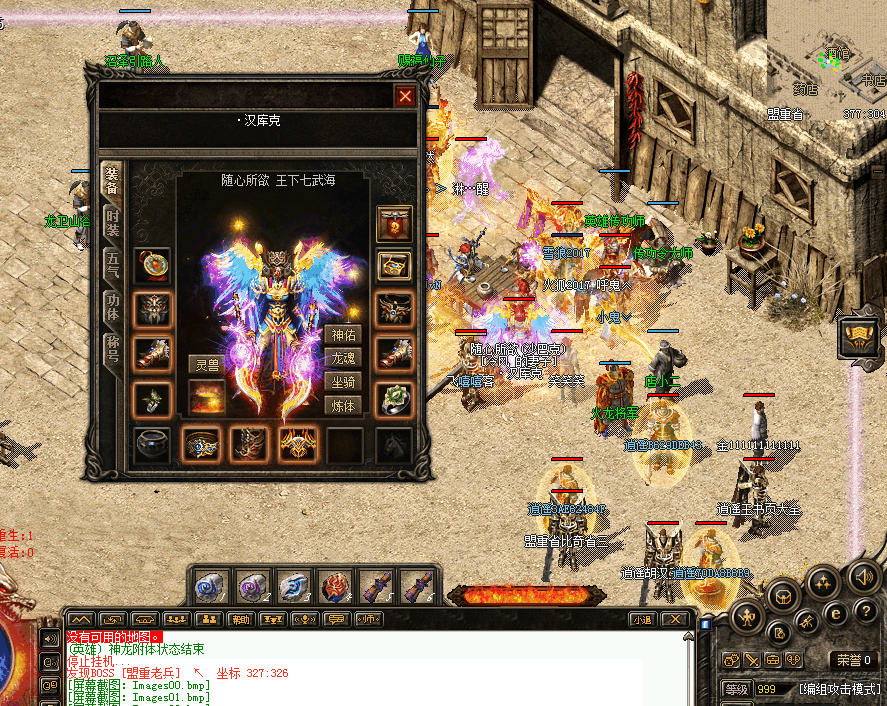Click the treasure chest equipment icon
The image size is (887, 706).
tap(393, 265)
